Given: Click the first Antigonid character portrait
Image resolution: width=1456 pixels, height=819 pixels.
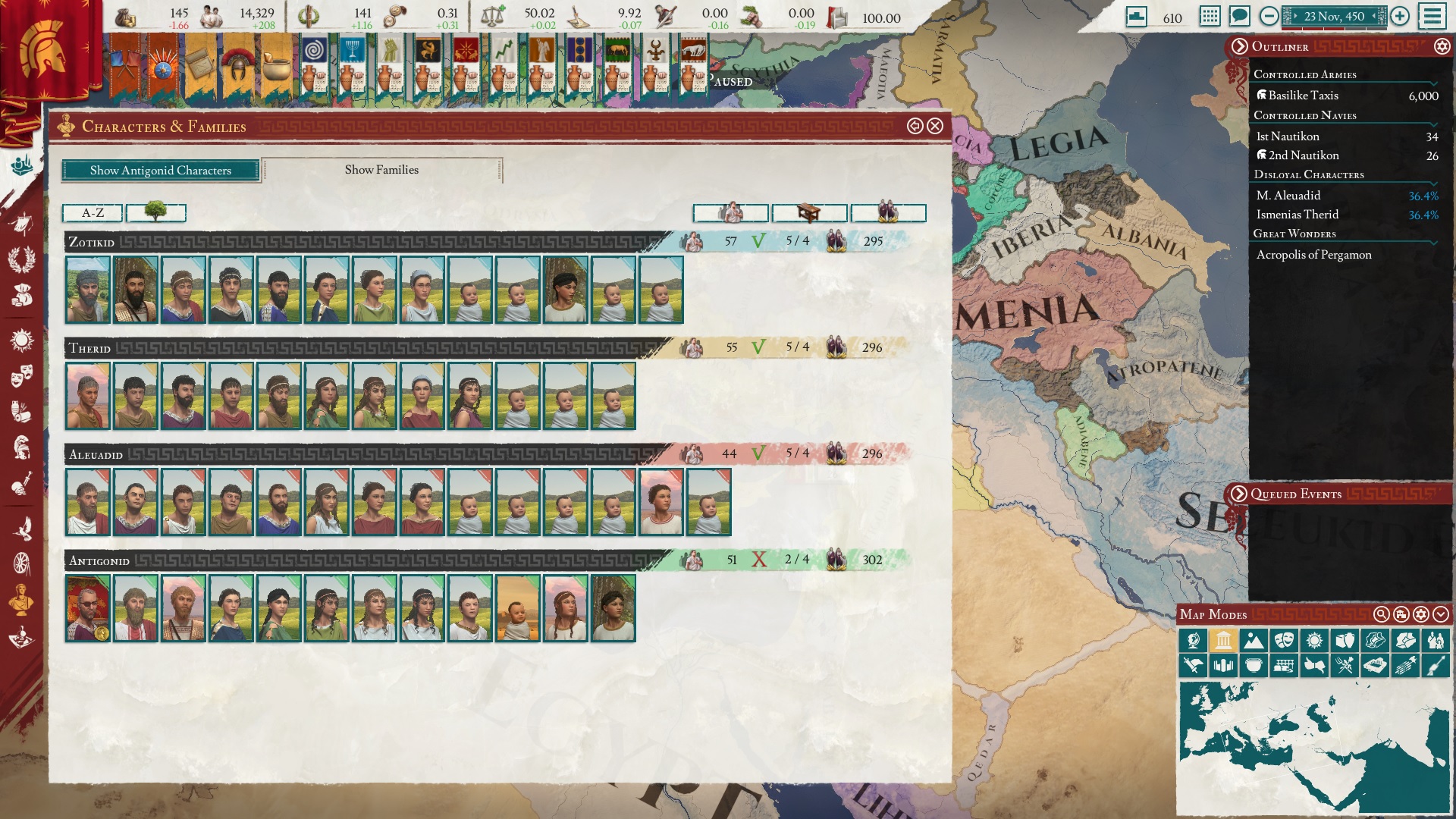Looking at the screenshot, I should 86,609.
